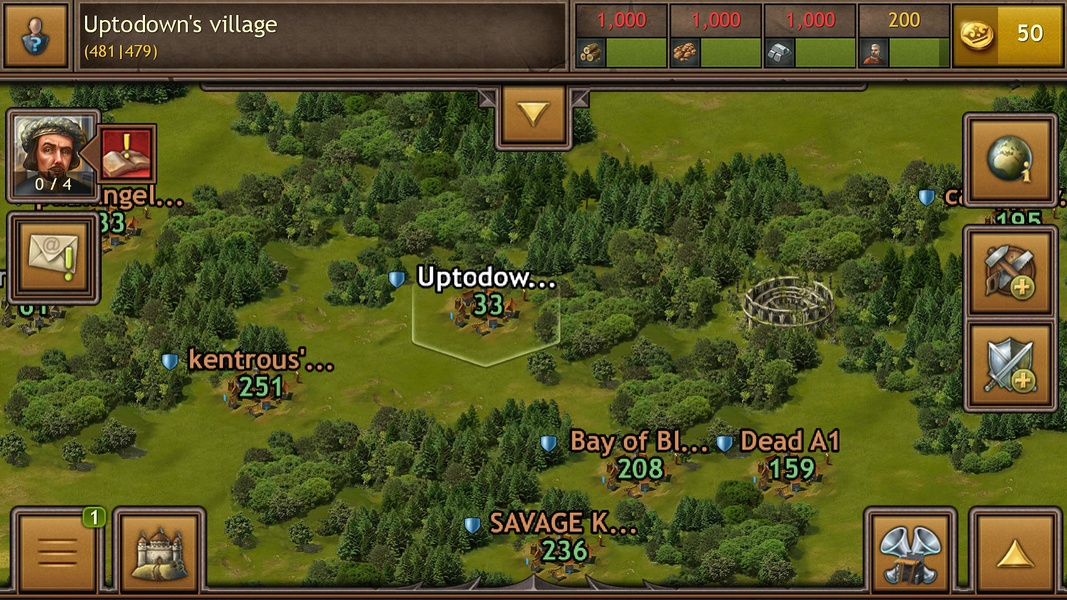Expand the yellow down arrow panel

(533, 115)
